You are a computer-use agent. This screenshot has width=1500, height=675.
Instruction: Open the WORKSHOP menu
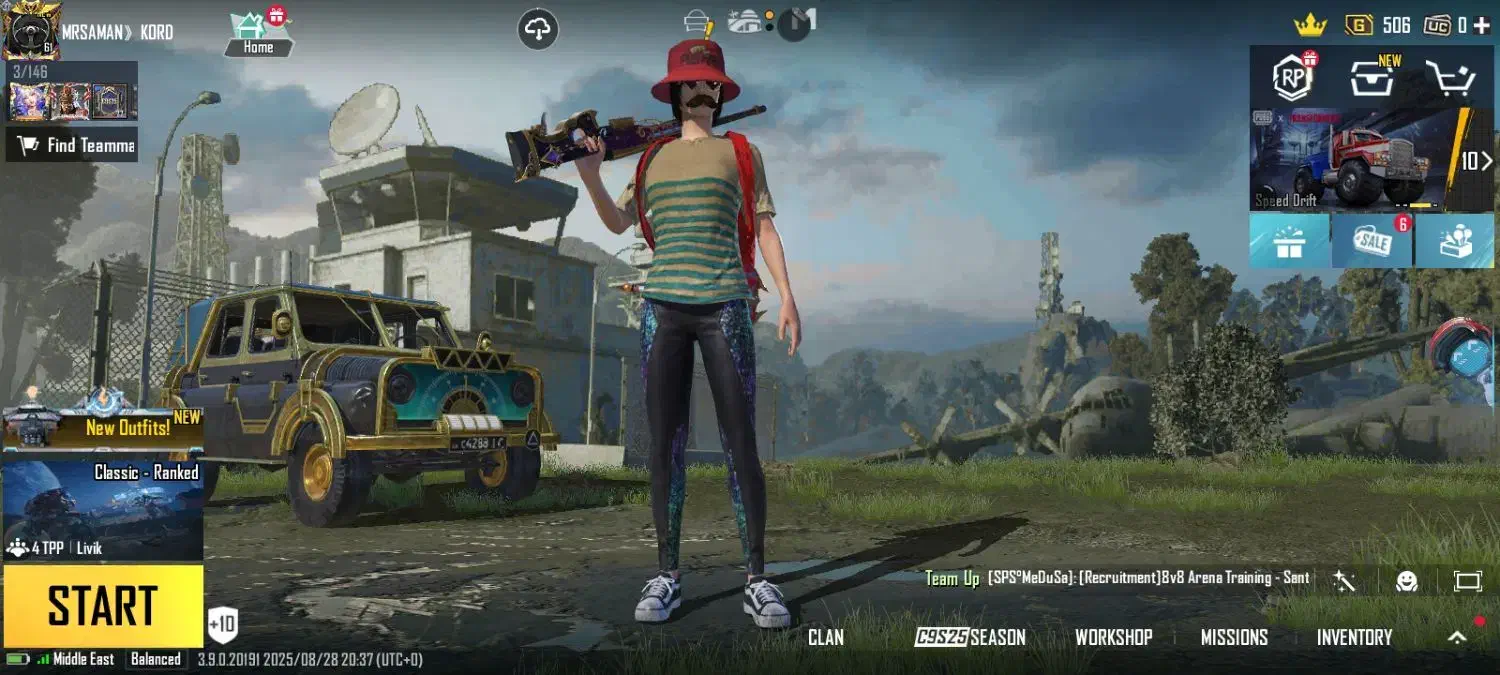pyautogui.click(x=1113, y=637)
